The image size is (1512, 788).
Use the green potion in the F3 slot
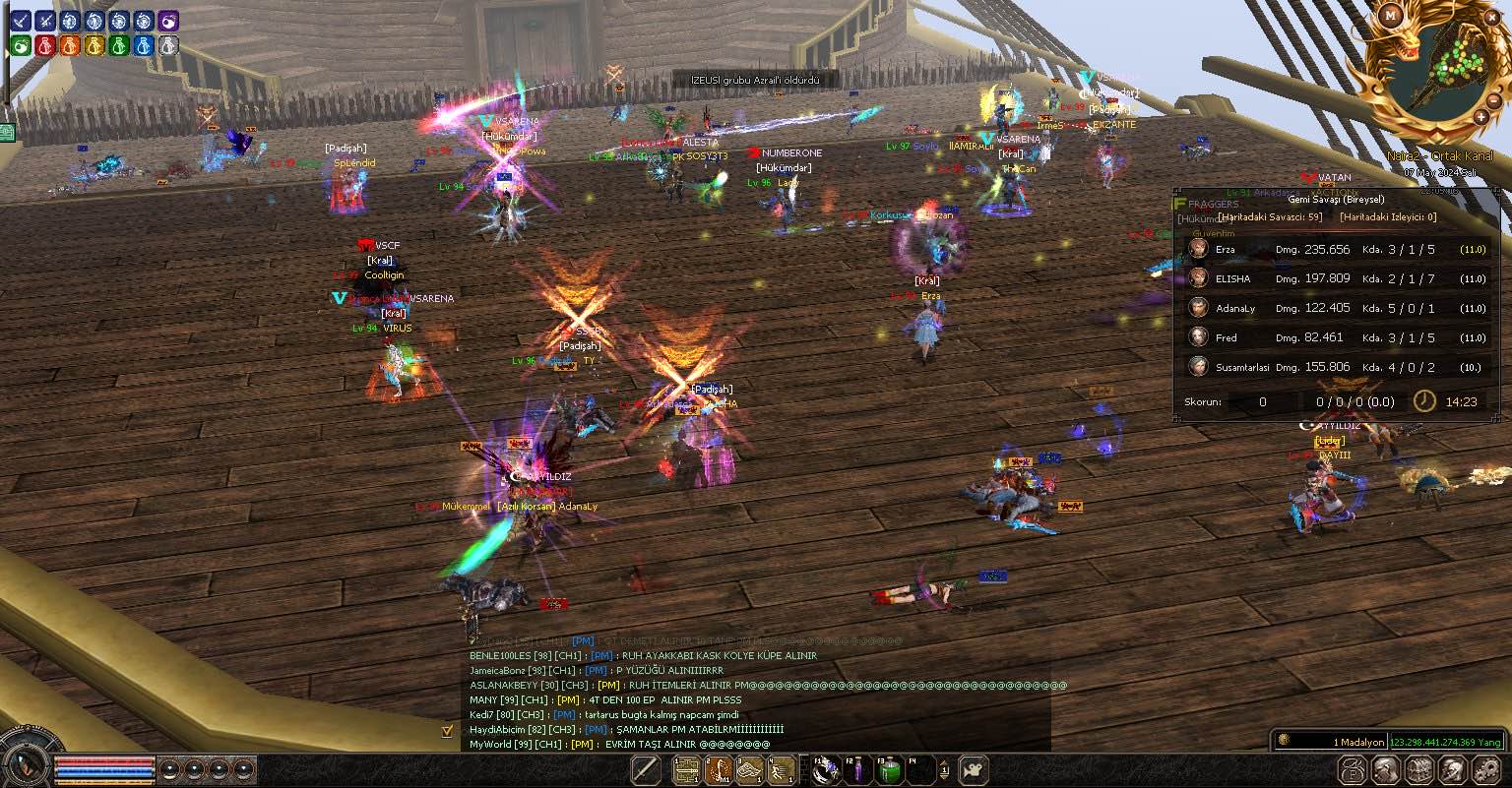(x=889, y=769)
